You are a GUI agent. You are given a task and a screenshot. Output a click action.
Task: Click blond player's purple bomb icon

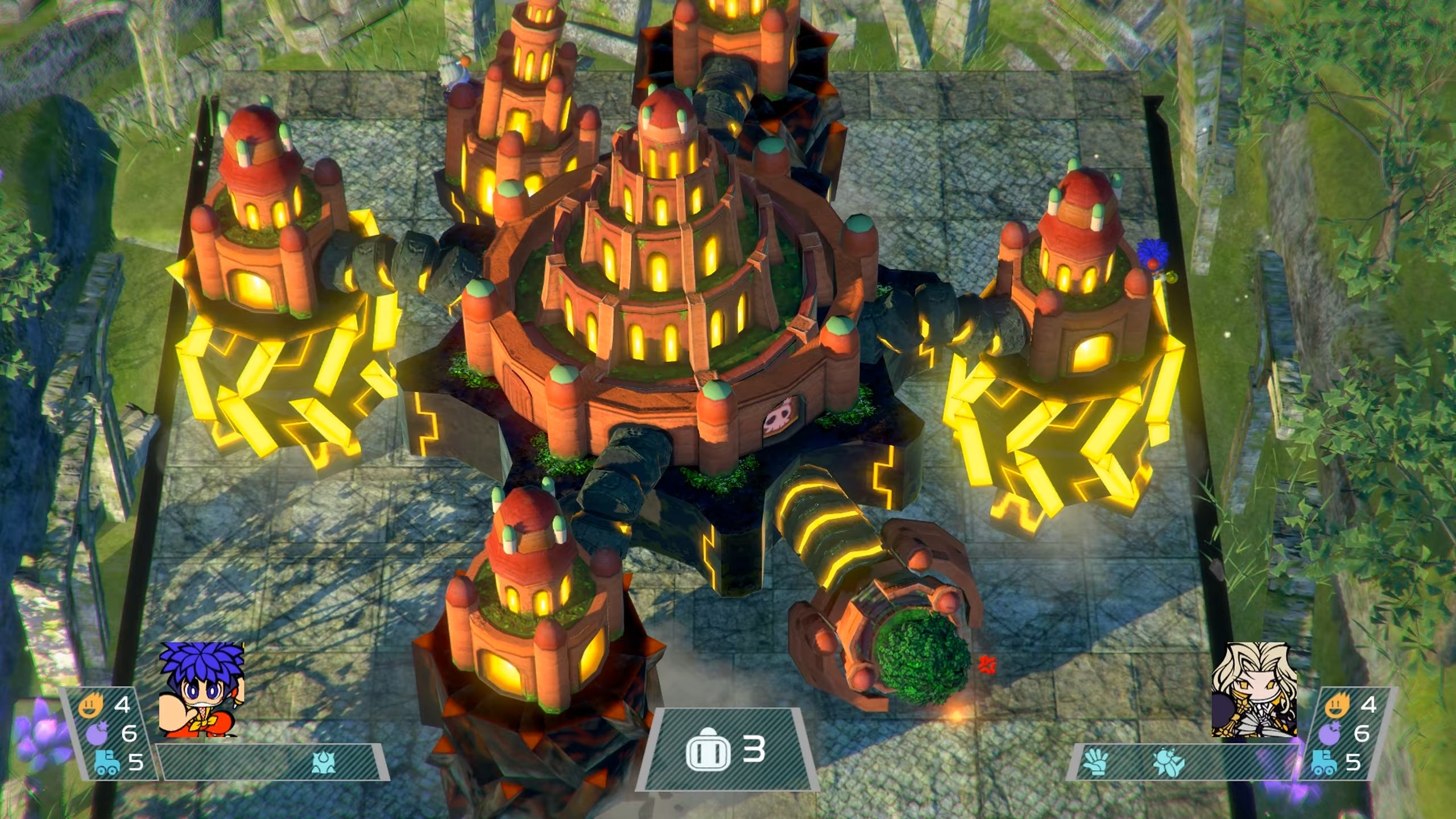tap(1330, 734)
